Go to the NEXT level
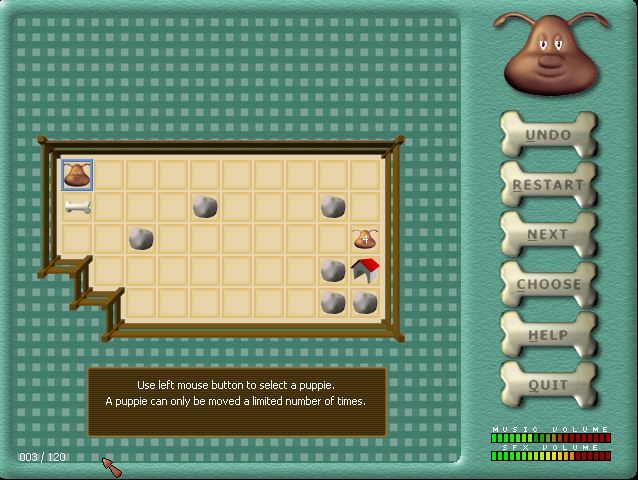This screenshot has width=638, height=480. point(548,235)
